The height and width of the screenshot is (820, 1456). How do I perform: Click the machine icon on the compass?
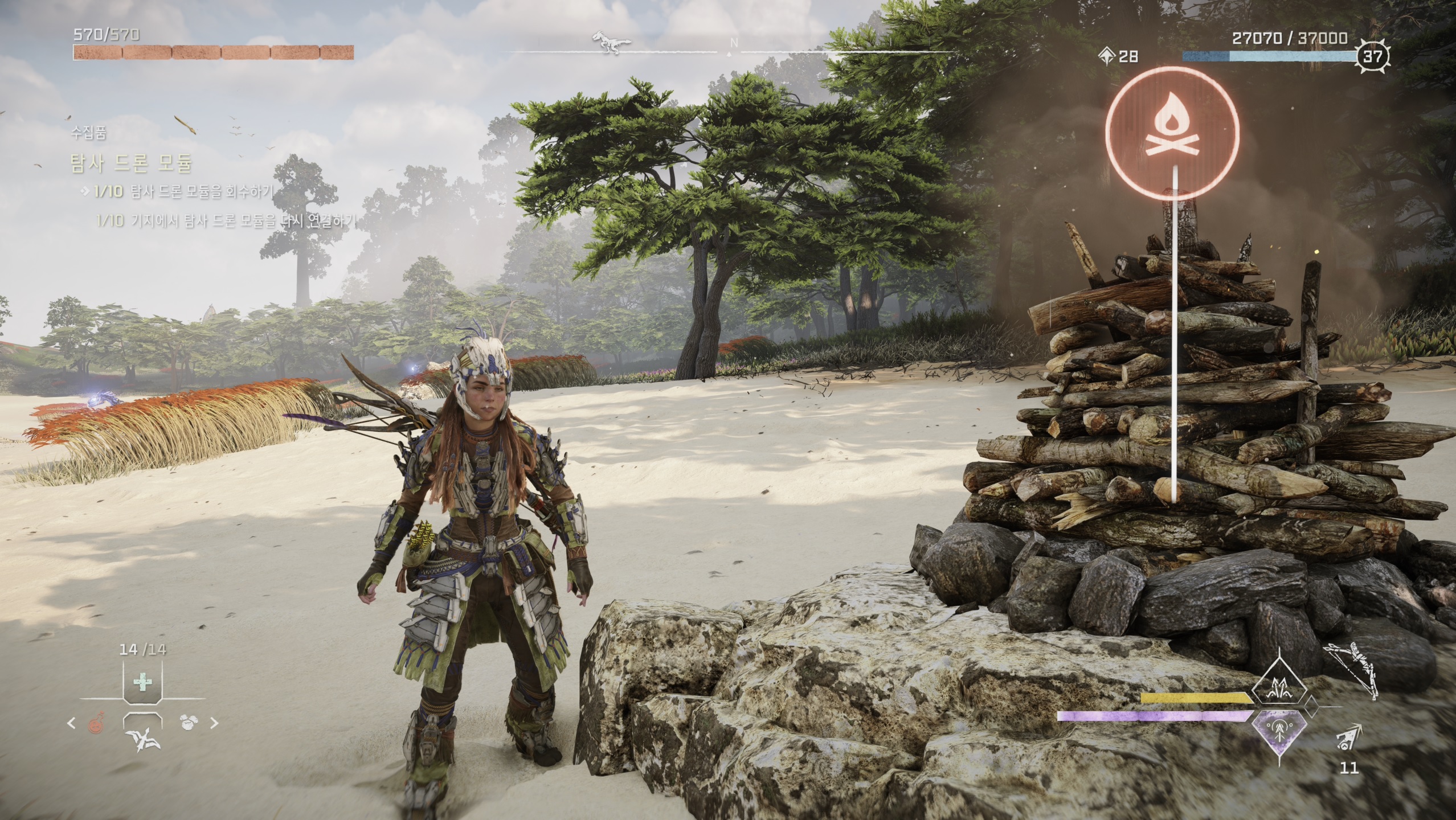point(611,42)
